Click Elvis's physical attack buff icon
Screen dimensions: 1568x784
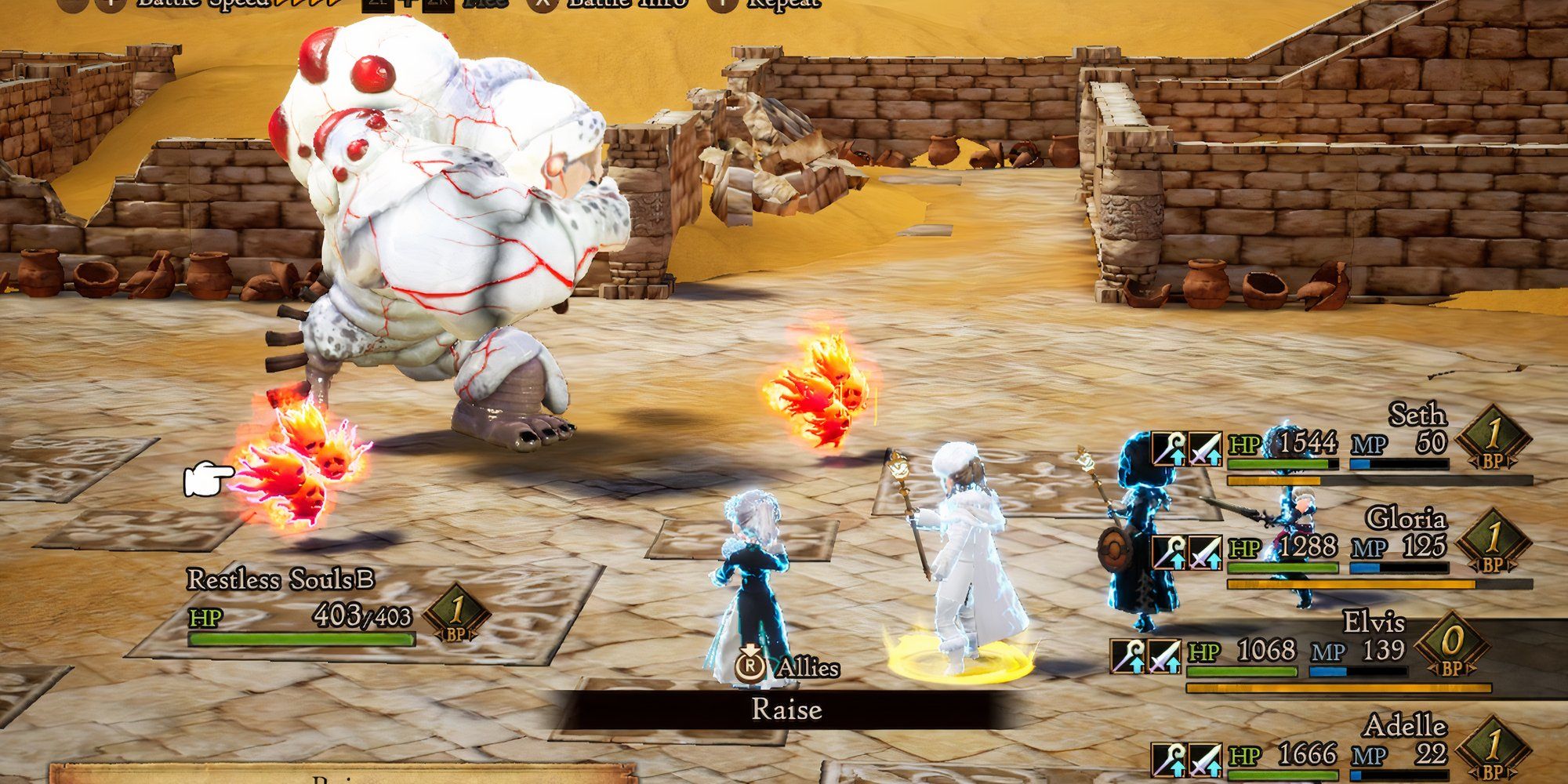[x=1164, y=658]
